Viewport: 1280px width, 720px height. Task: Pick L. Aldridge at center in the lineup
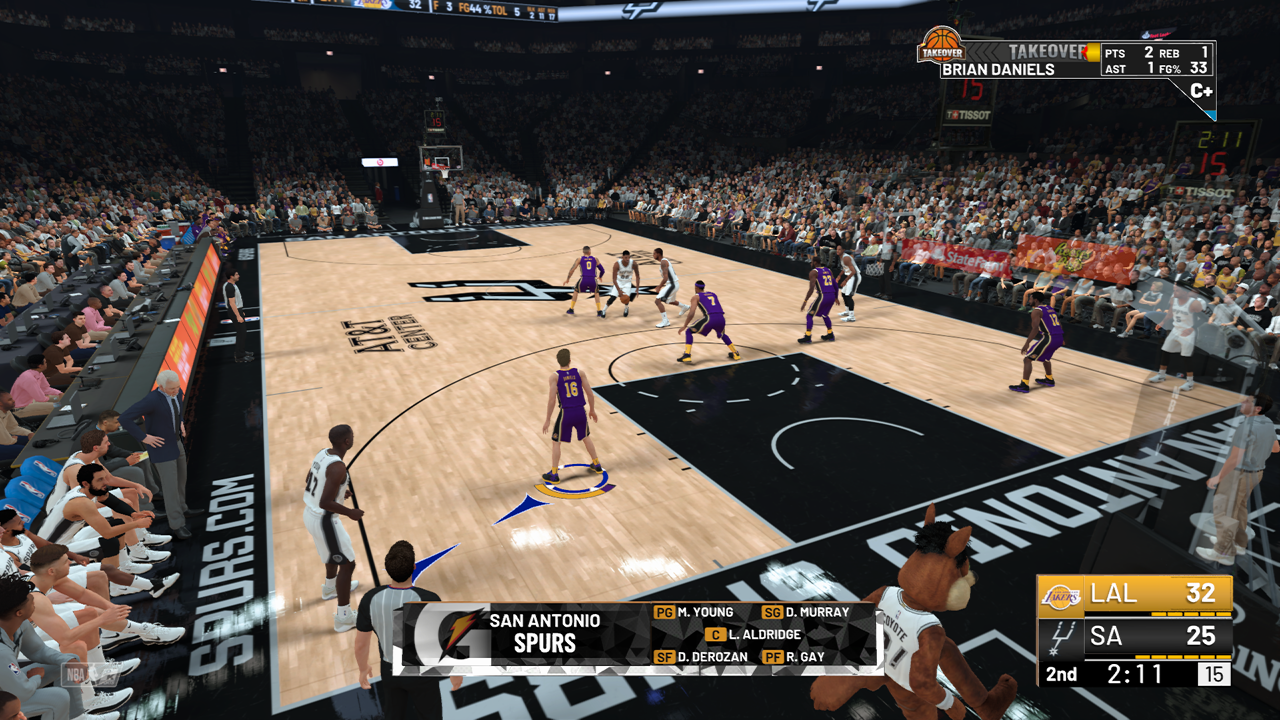point(762,635)
